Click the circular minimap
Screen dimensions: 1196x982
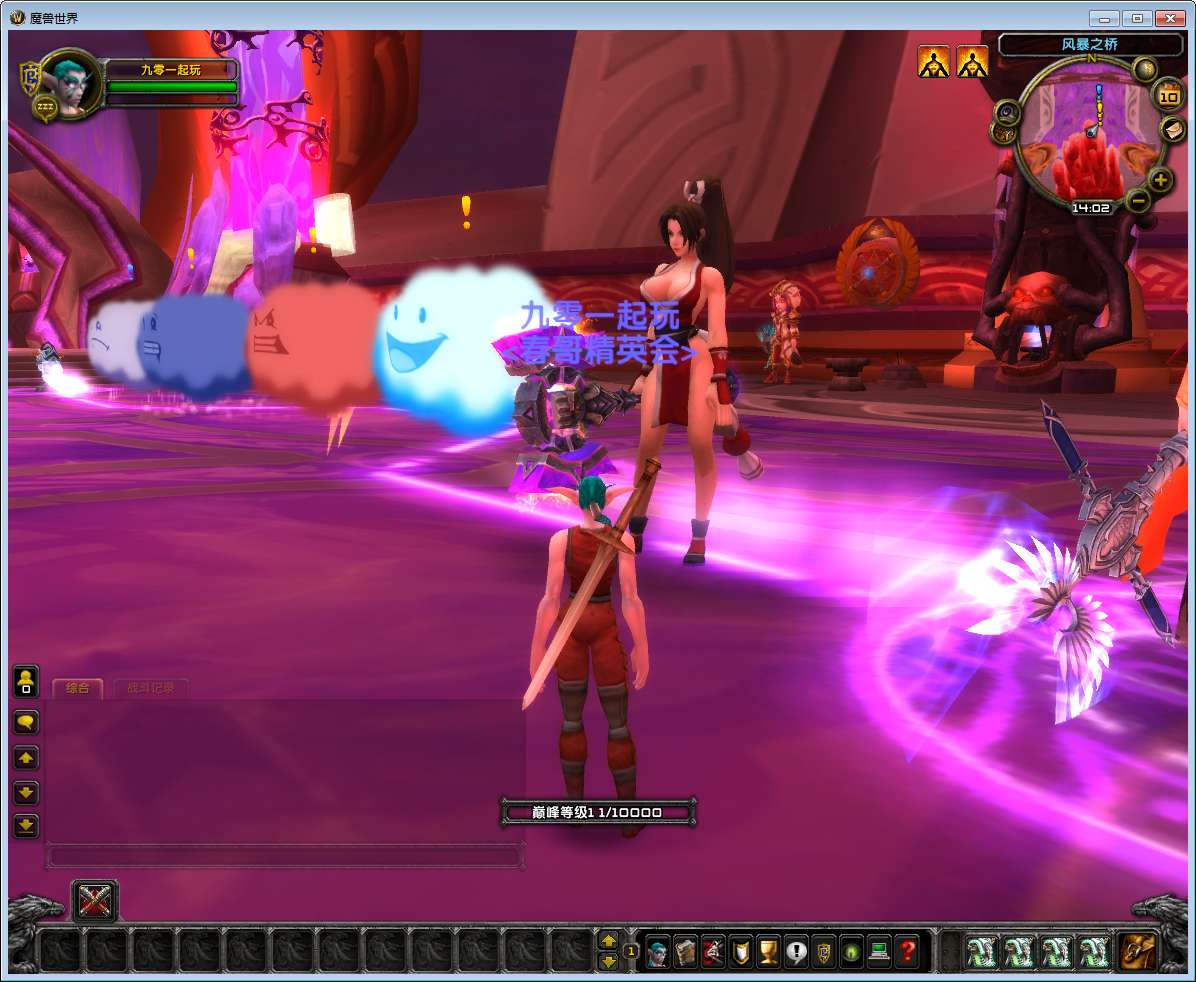tap(1090, 138)
